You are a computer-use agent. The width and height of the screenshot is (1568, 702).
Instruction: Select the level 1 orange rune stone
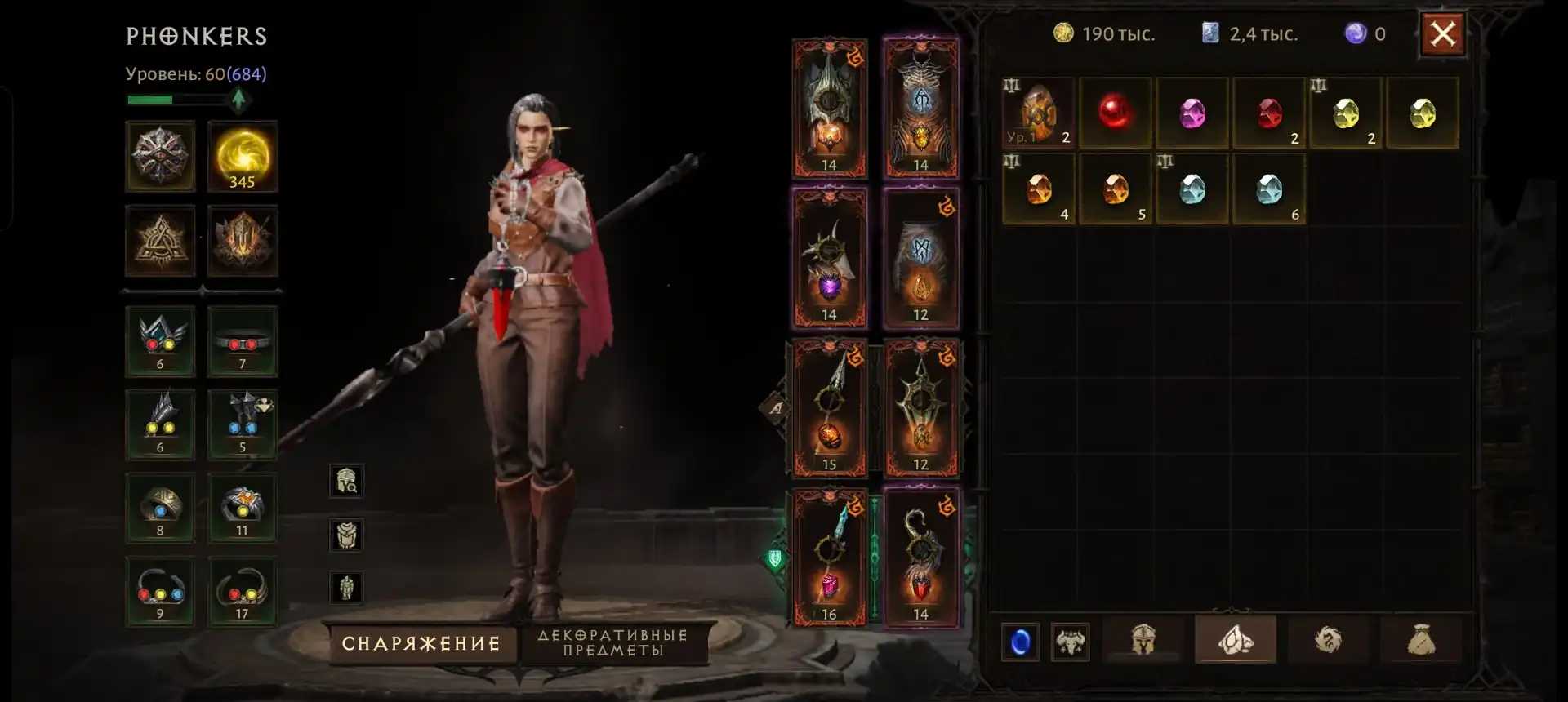pos(1038,113)
